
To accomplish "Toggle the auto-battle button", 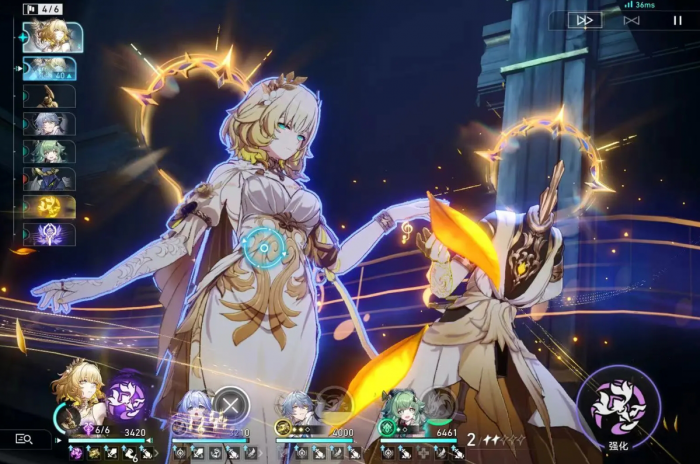I will click(631, 20).
